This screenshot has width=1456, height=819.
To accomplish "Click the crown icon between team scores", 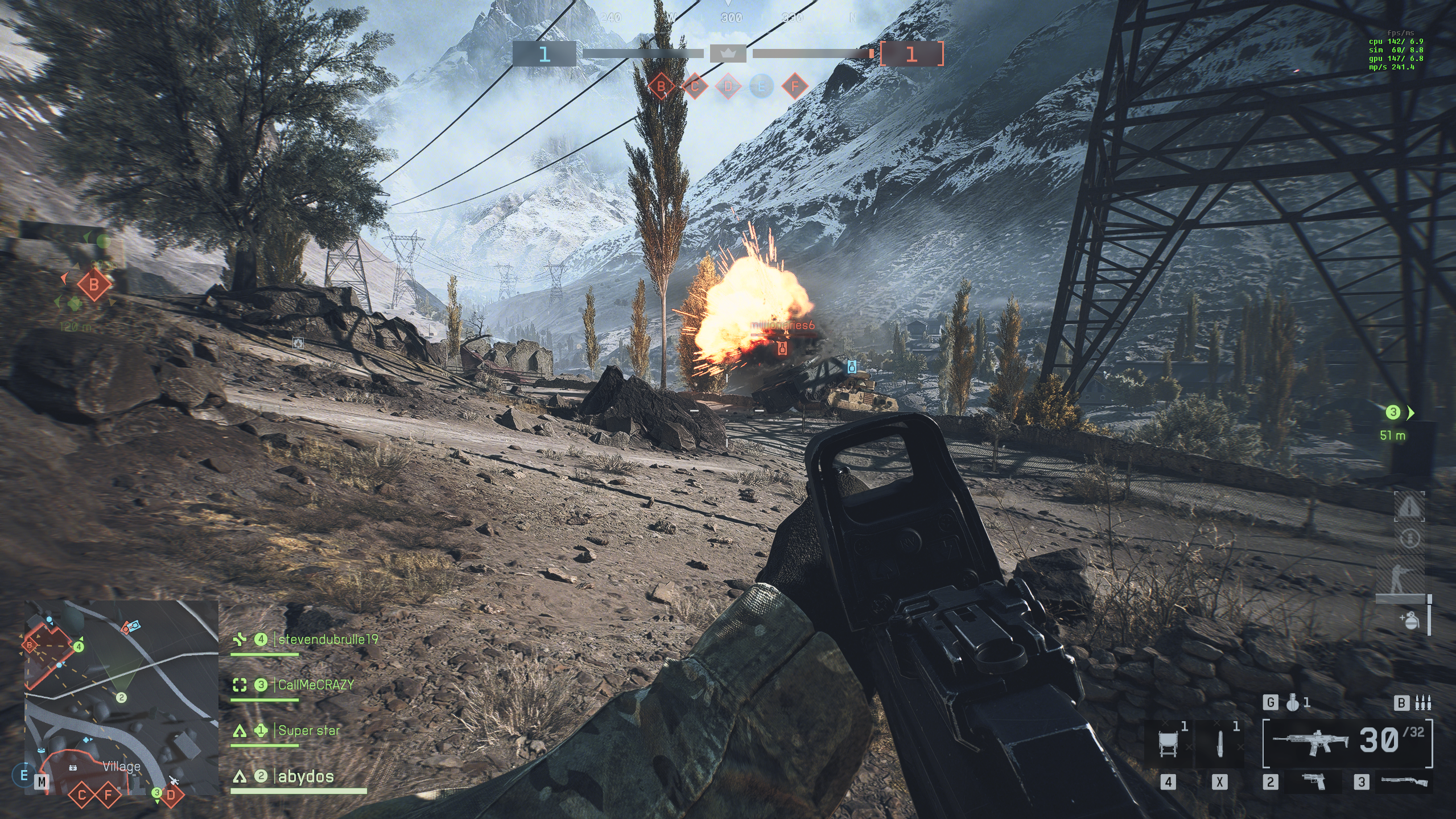I will 728,54.
